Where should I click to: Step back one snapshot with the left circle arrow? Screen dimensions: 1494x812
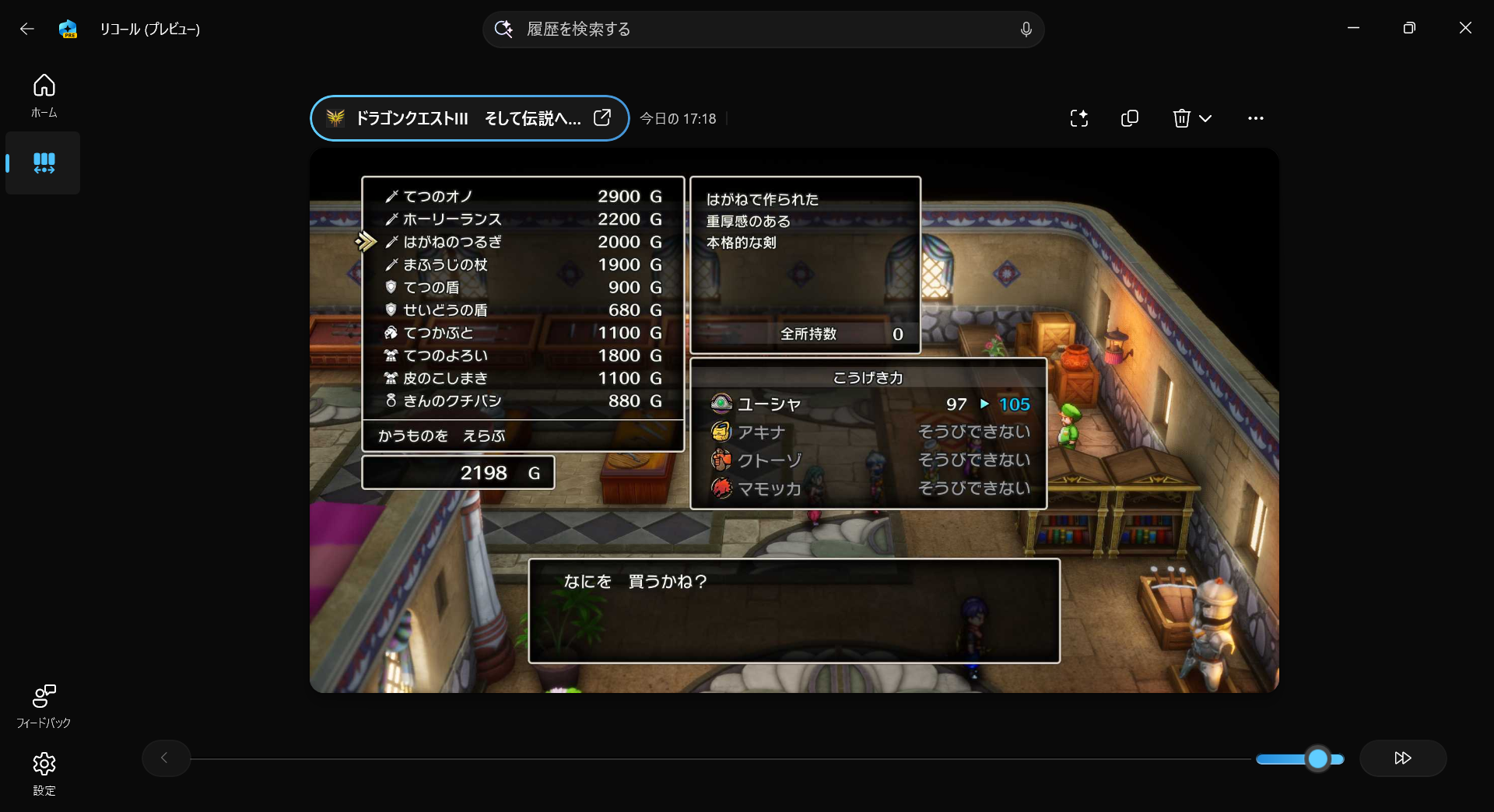click(166, 758)
